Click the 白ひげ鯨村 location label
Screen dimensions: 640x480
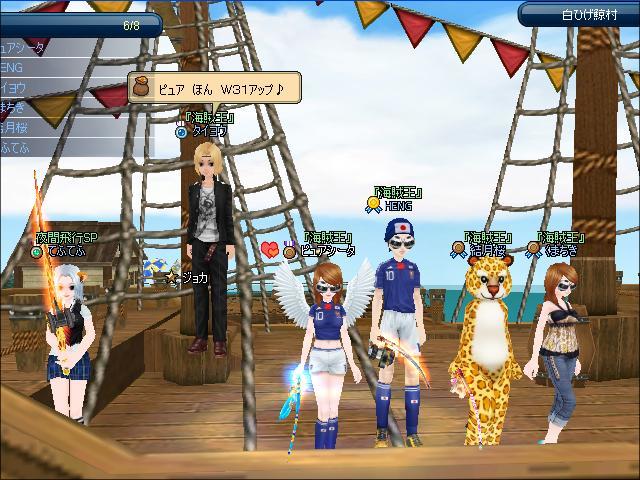(x=577, y=14)
